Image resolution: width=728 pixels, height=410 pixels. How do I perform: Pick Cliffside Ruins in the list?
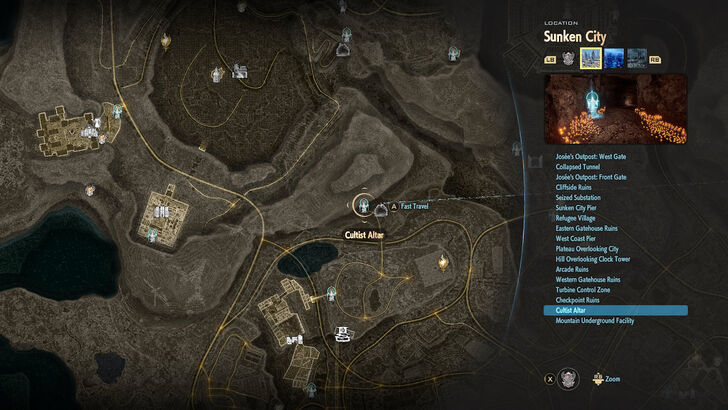pos(573,187)
